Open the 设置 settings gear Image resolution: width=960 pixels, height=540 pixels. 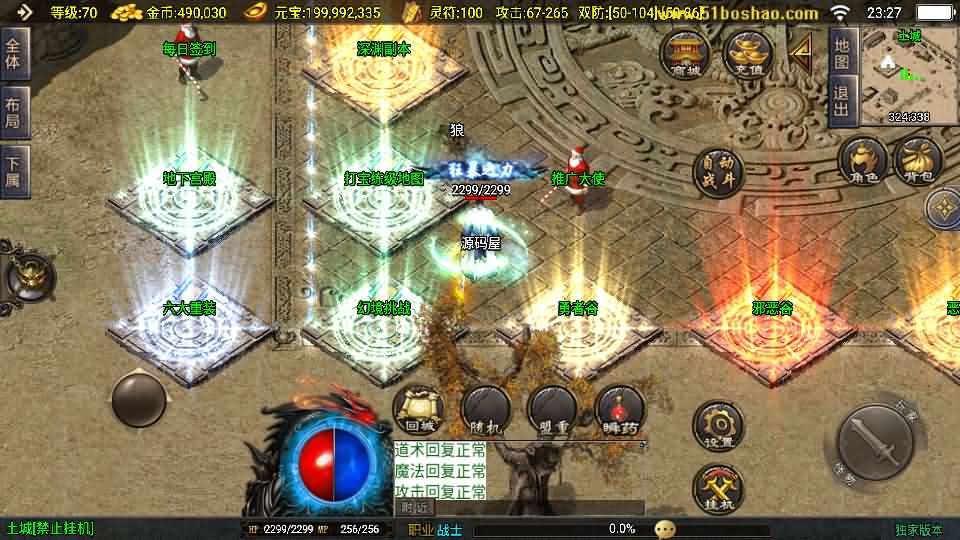718,425
